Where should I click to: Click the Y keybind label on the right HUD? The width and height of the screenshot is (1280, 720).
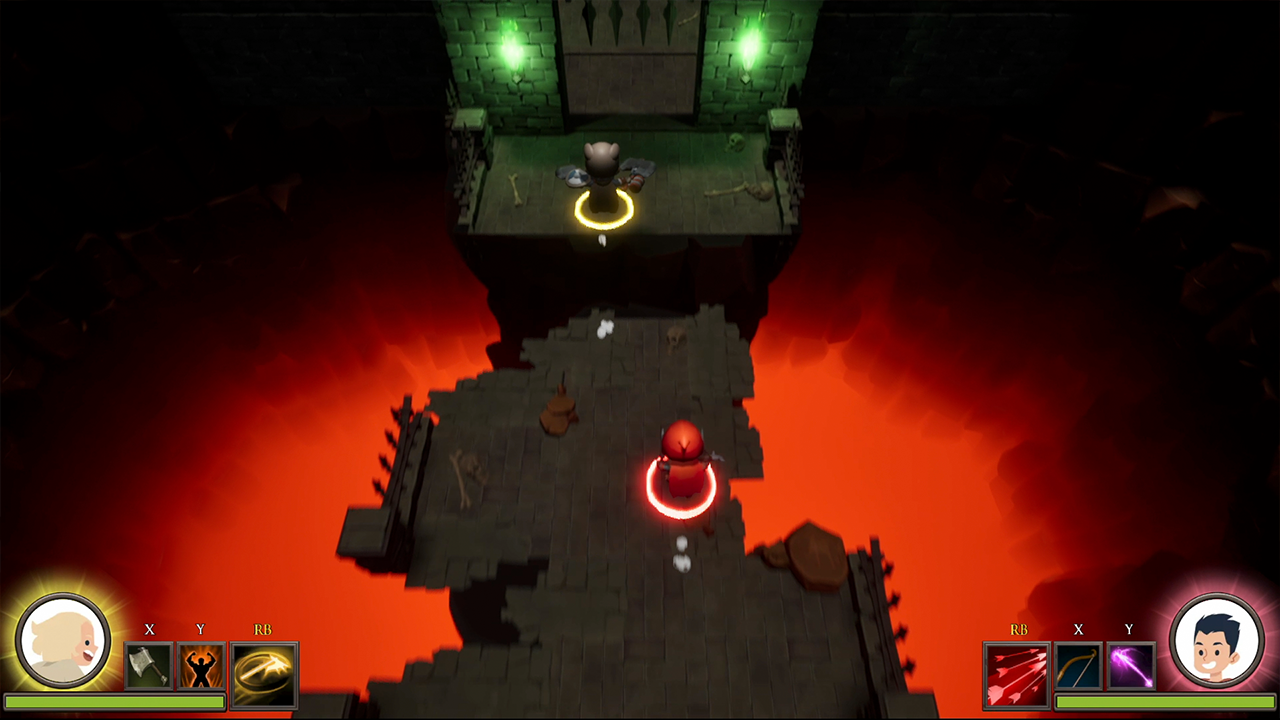[1128, 631]
